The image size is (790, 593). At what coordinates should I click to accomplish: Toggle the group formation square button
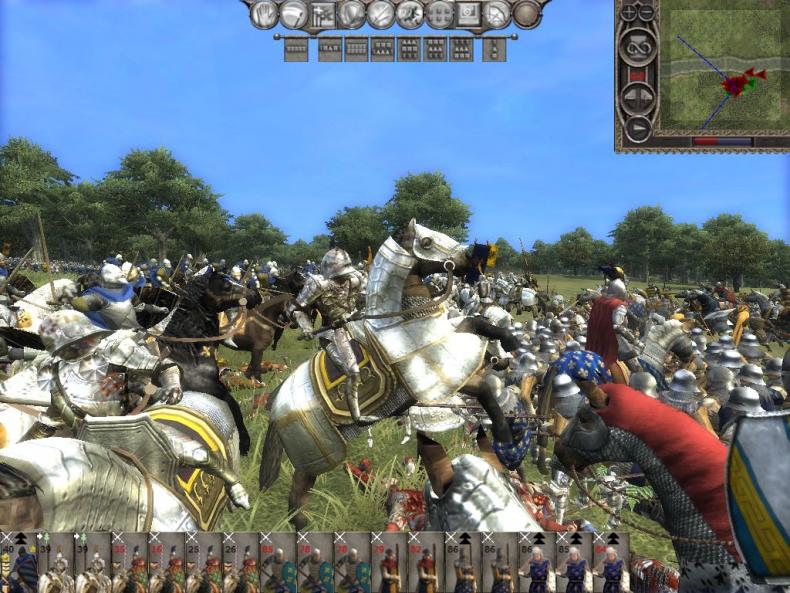[x=468, y=14]
